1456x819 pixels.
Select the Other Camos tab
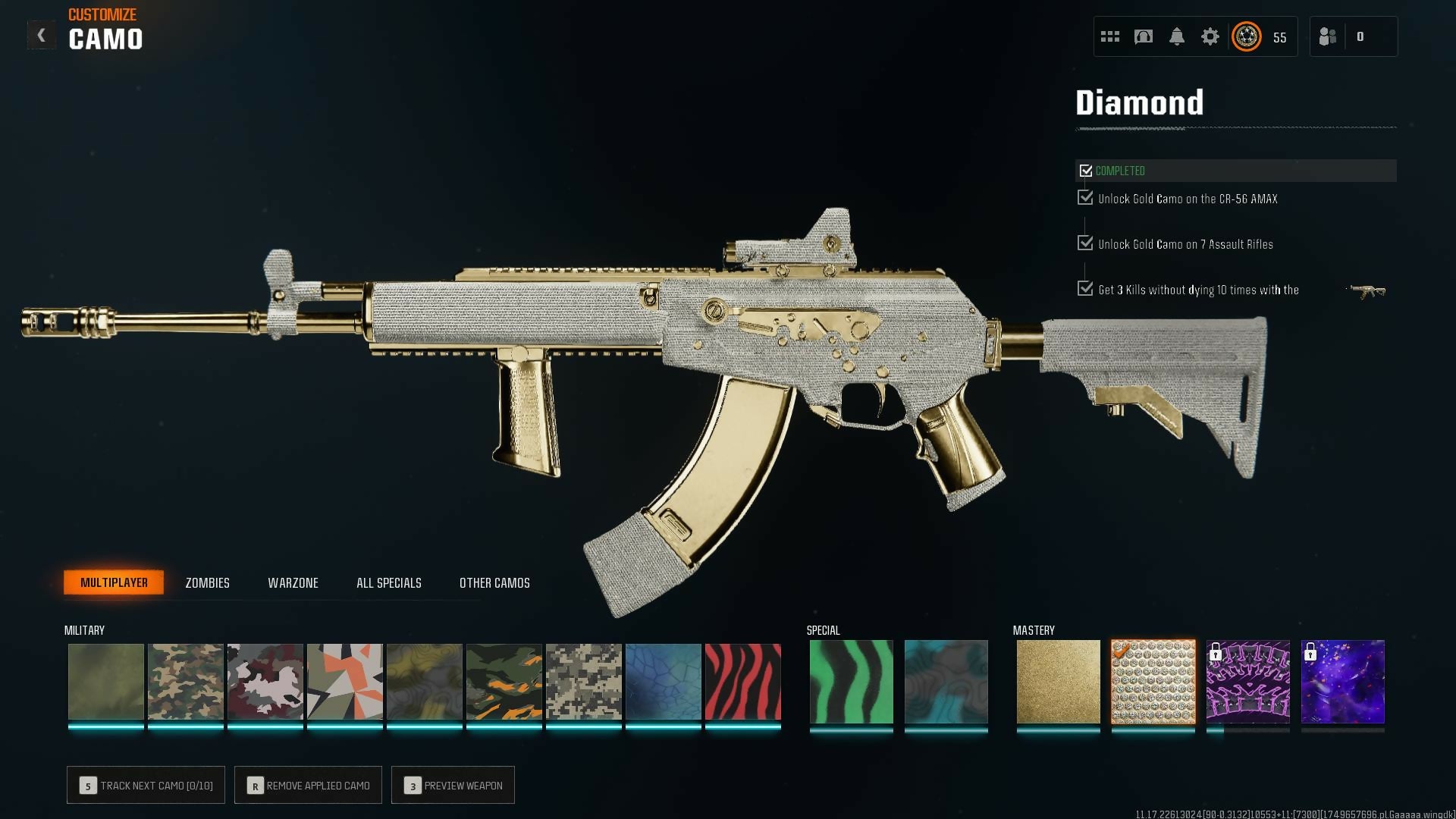pyautogui.click(x=494, y=582)
